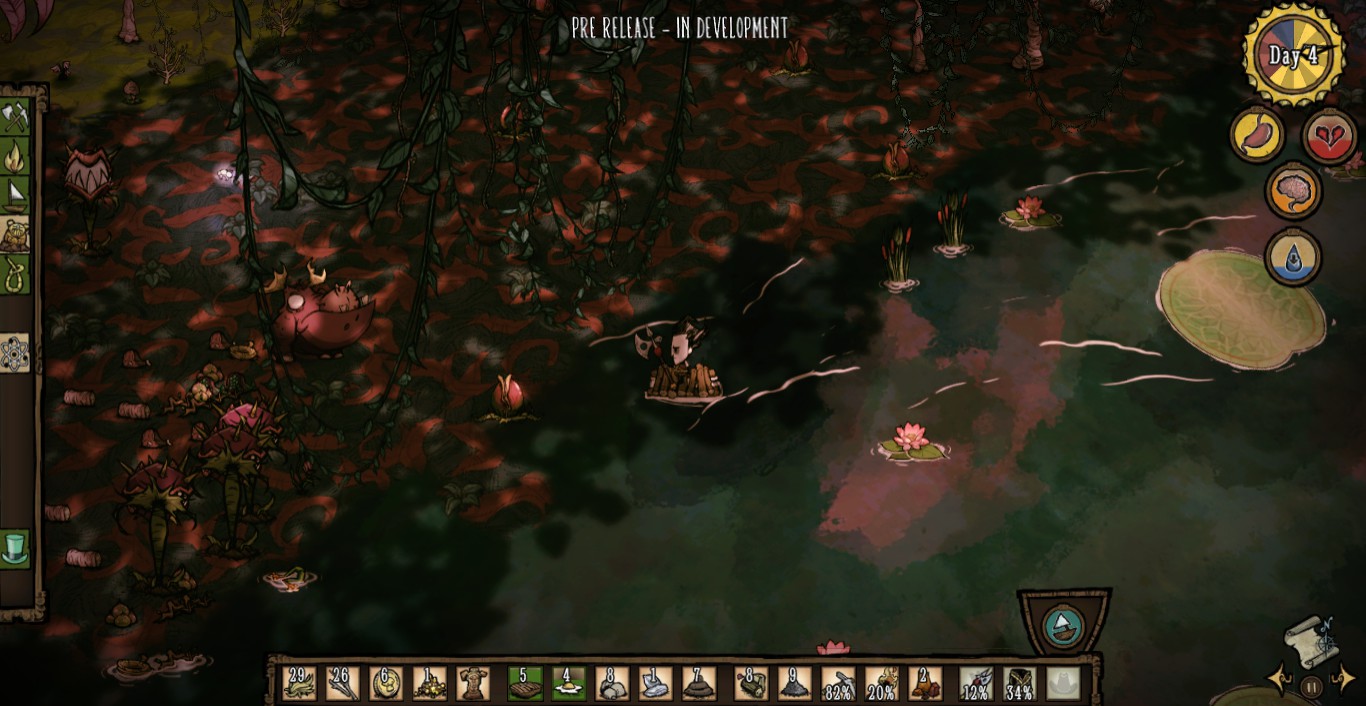This screenshot has width=1366, height=706.
Task: Open the map scroll
Action: pyautogui.click(x=1311, y=636)
